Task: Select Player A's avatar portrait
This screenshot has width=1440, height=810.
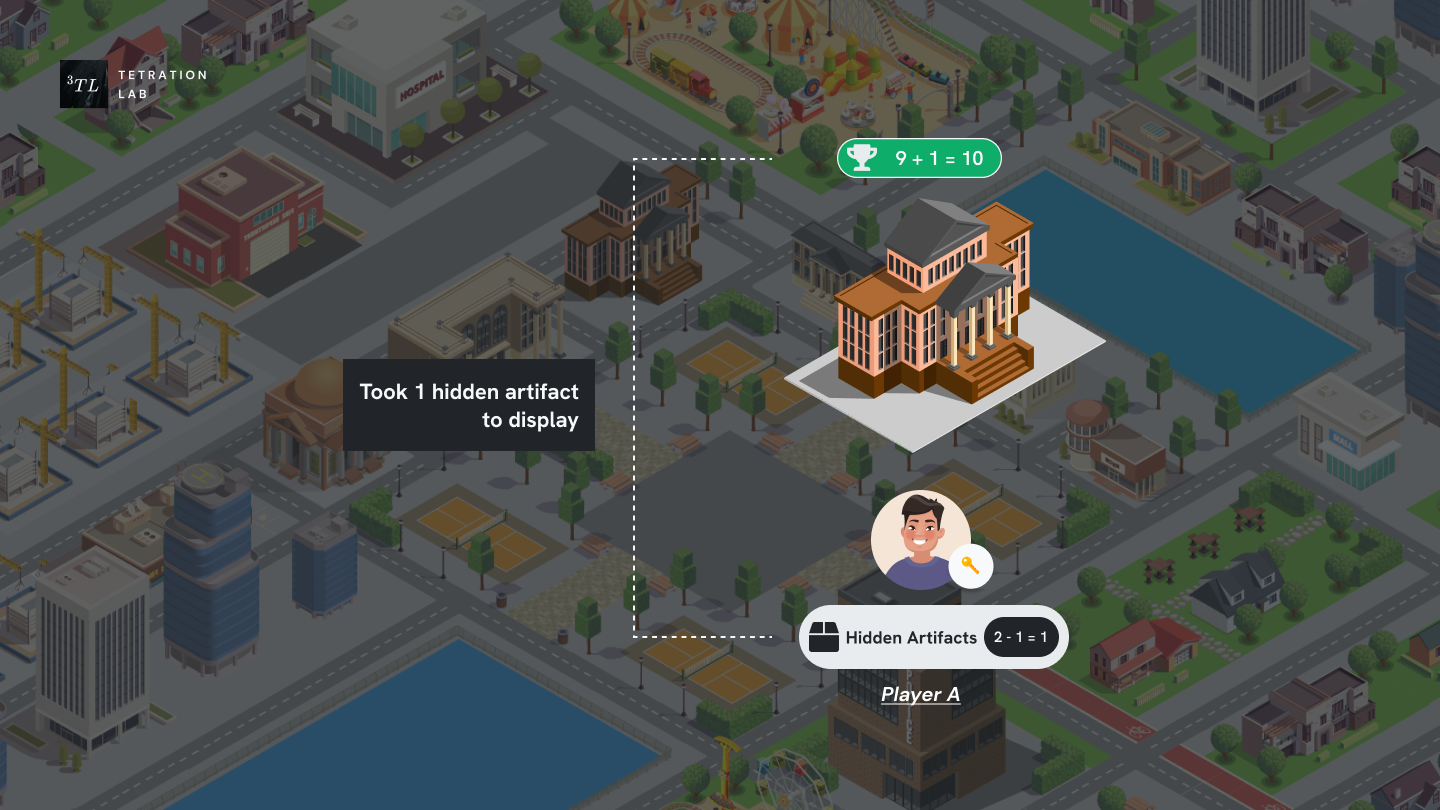Action: pos(919,540)
